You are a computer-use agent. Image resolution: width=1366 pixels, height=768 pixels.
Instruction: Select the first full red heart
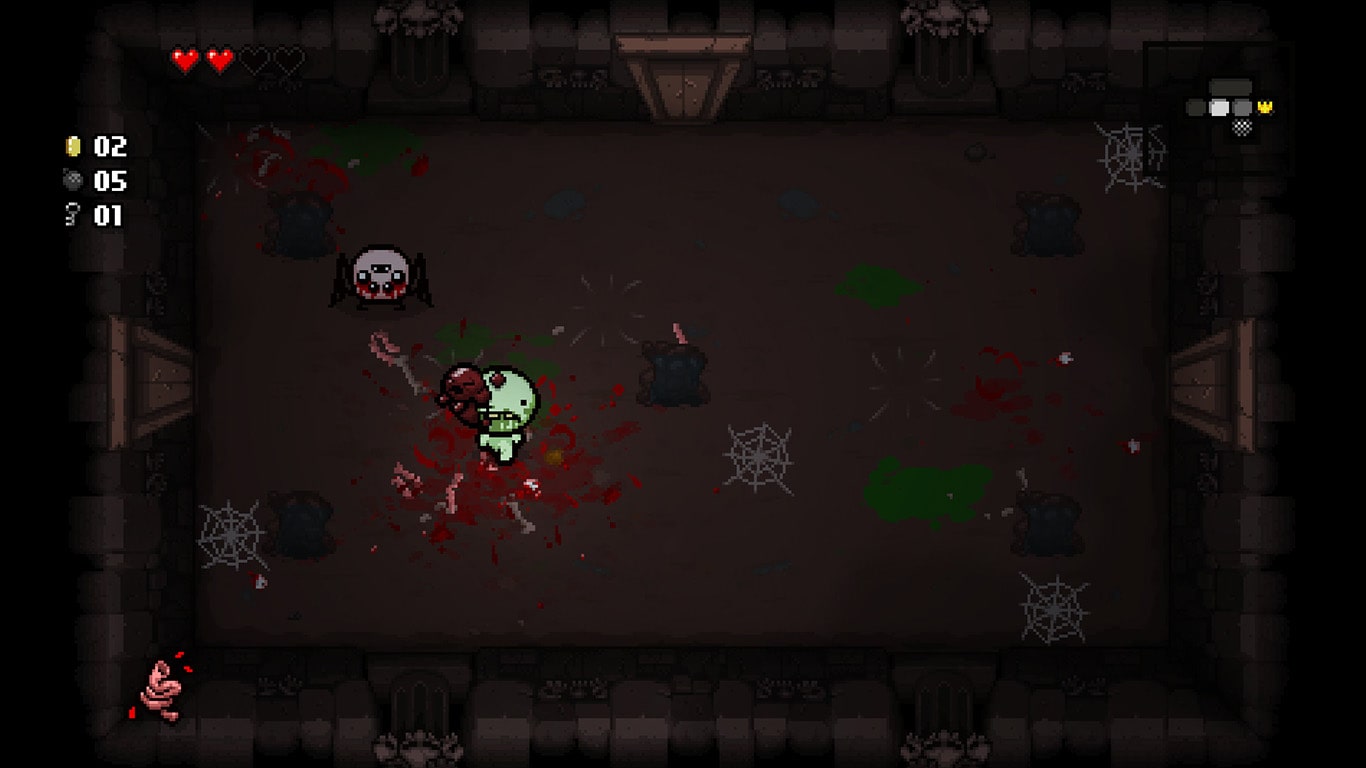pyautogui.click(x=186, y=57)
